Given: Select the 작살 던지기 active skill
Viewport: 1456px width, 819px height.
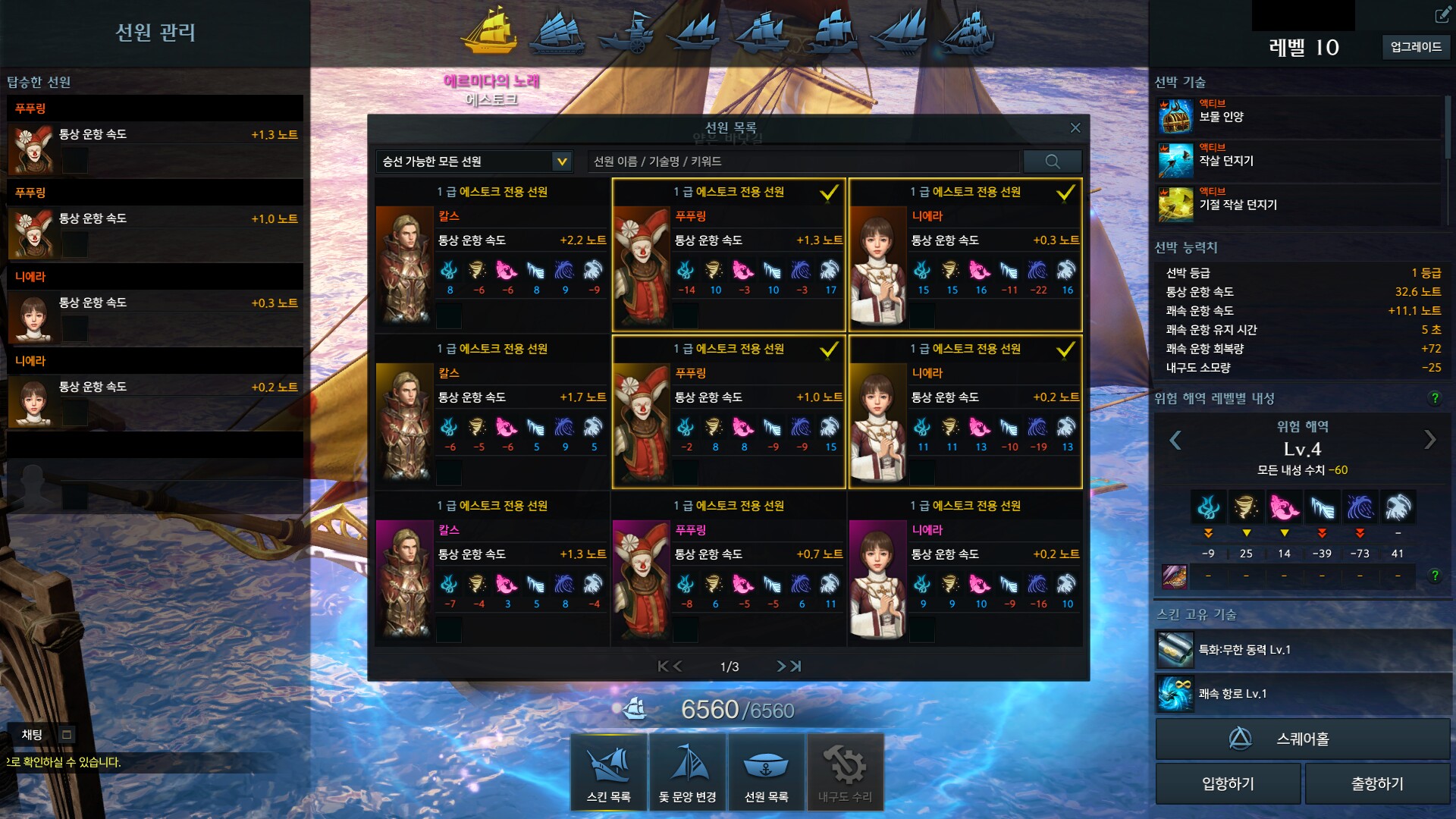Looking at the screenshot, I should 1175,159.
